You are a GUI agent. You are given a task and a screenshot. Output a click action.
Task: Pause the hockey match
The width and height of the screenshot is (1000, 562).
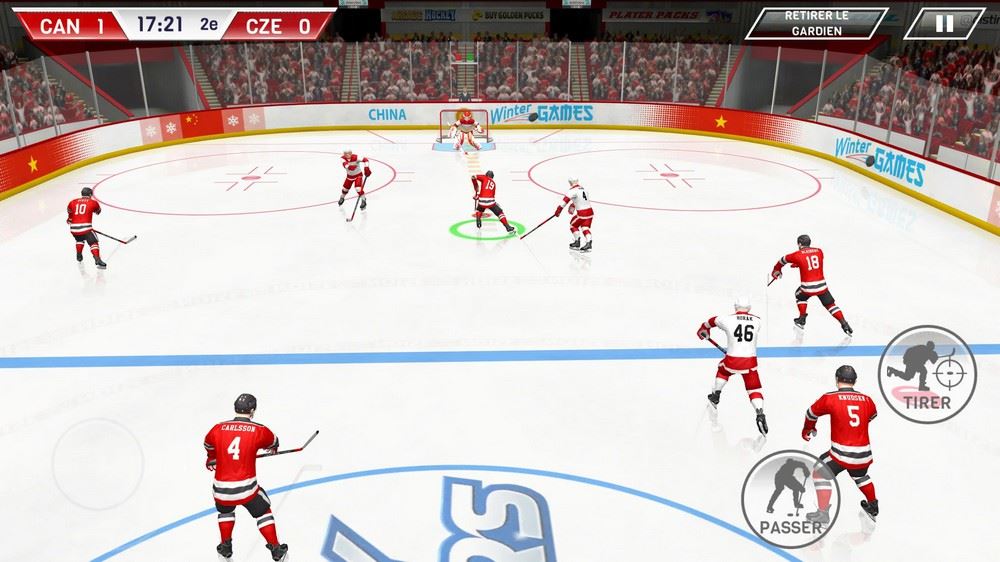(x=944, y=23)
